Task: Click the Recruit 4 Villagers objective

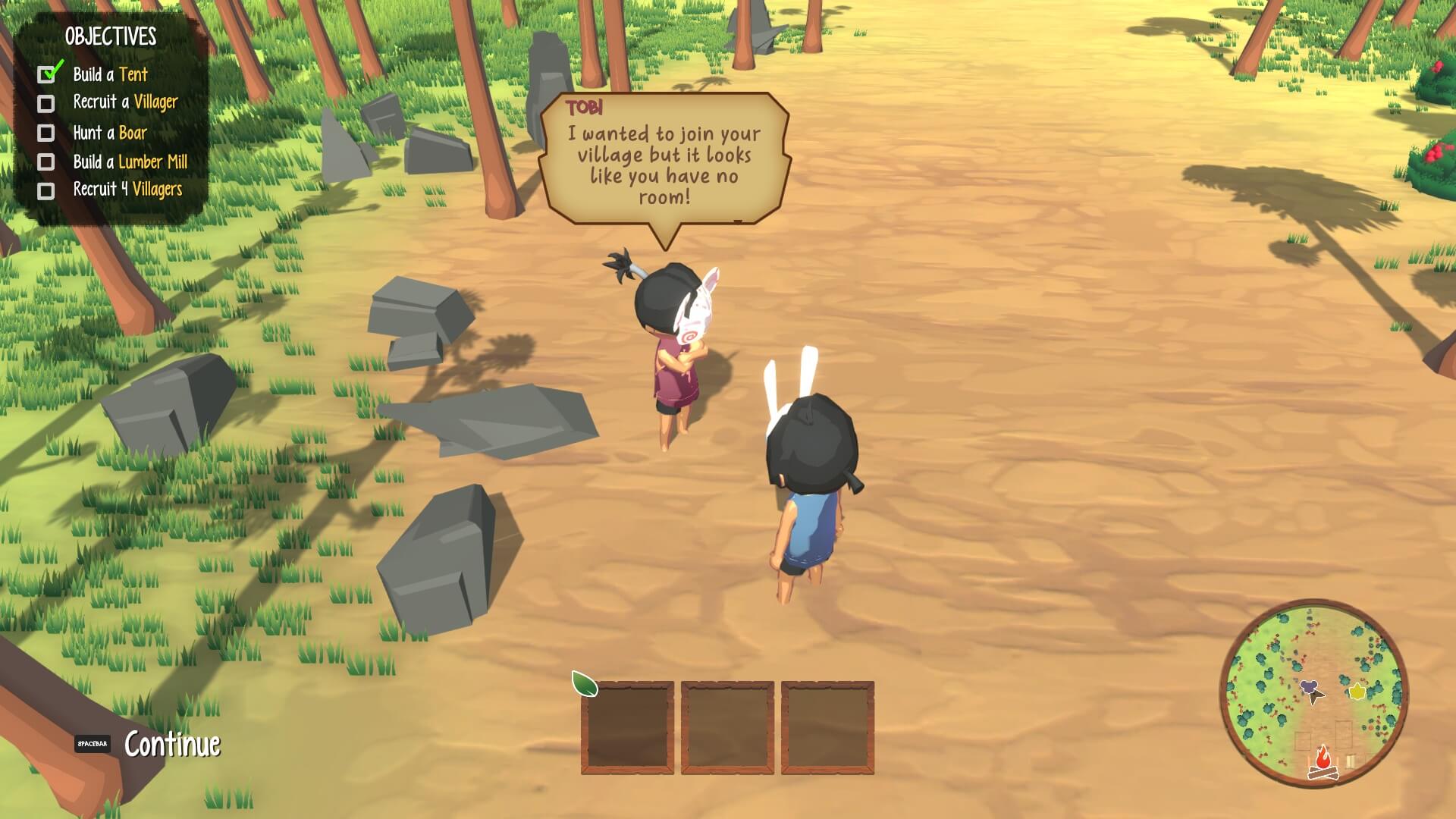Action: pyautogui.click(x=127, y=190)
